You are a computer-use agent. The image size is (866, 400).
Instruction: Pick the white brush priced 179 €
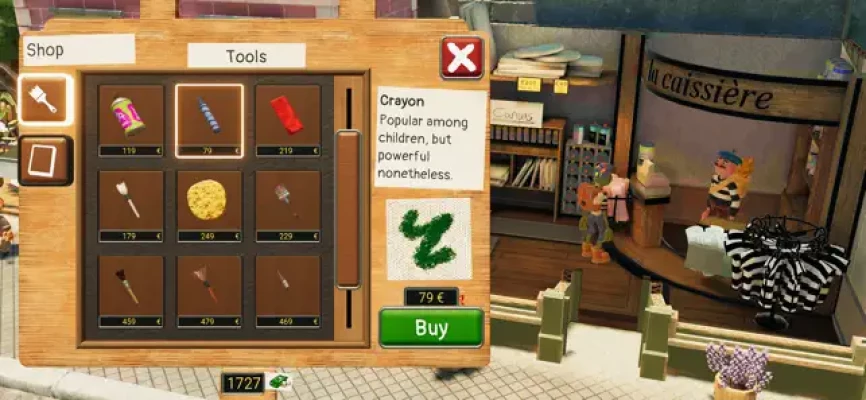(131, 205)
